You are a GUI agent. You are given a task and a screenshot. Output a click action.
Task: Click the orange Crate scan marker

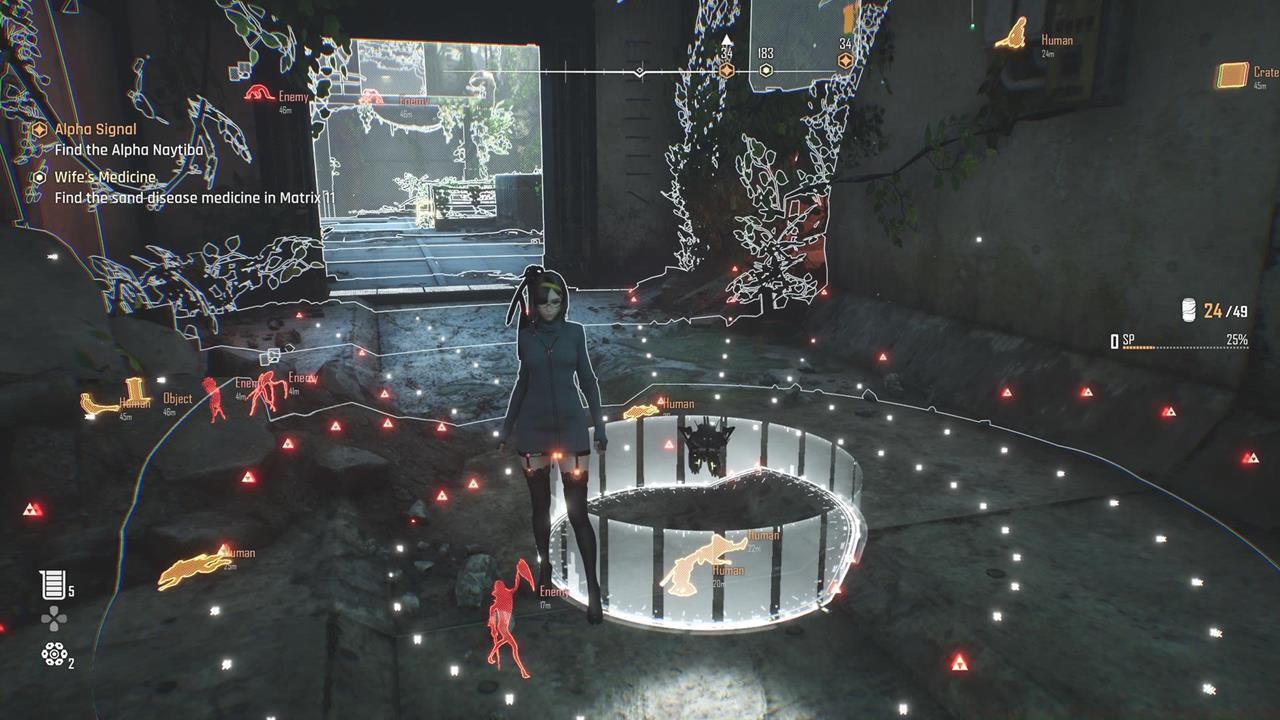1234,75
